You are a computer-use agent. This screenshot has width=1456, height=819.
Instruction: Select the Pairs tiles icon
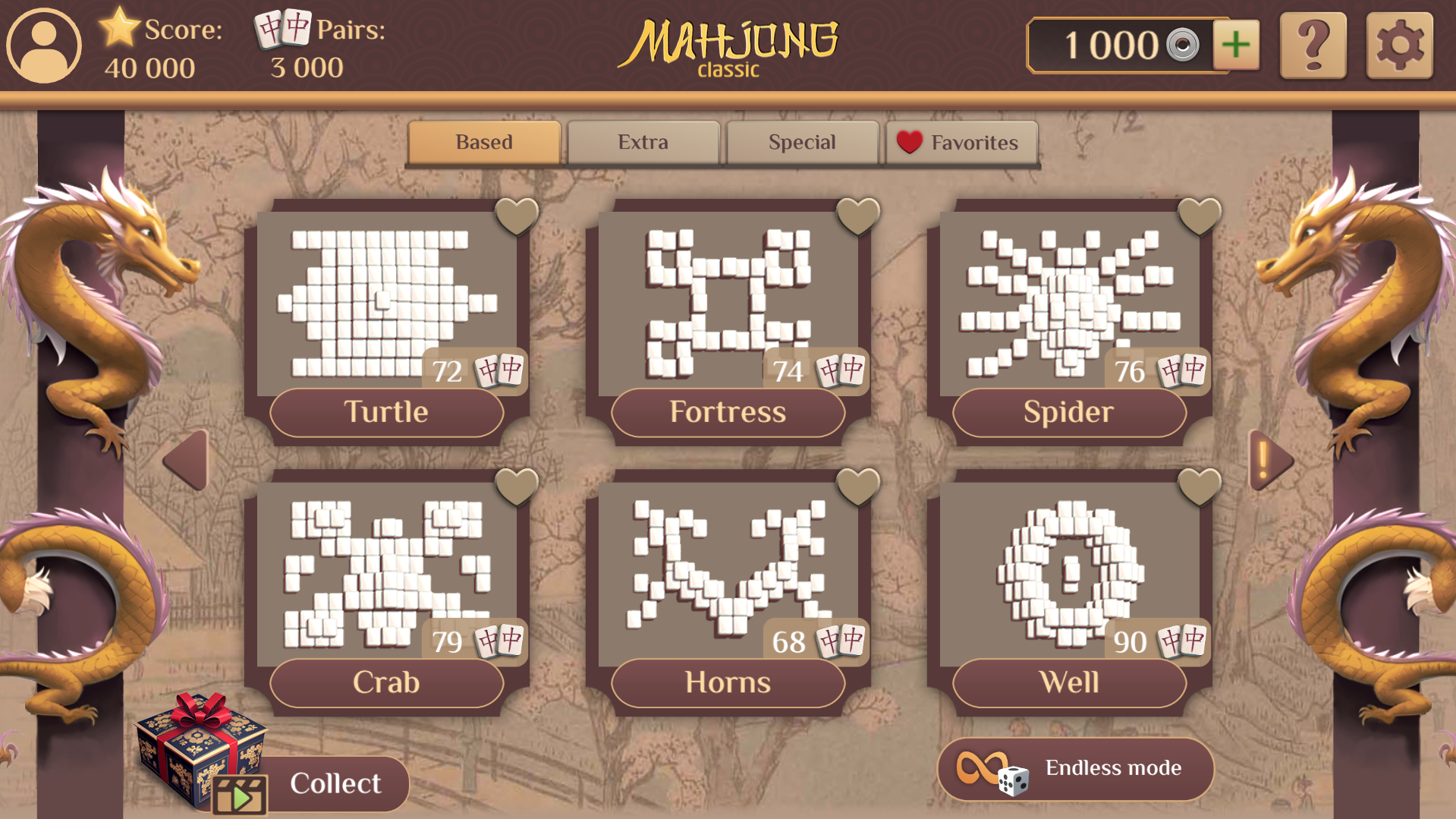(x=281, y=32)
